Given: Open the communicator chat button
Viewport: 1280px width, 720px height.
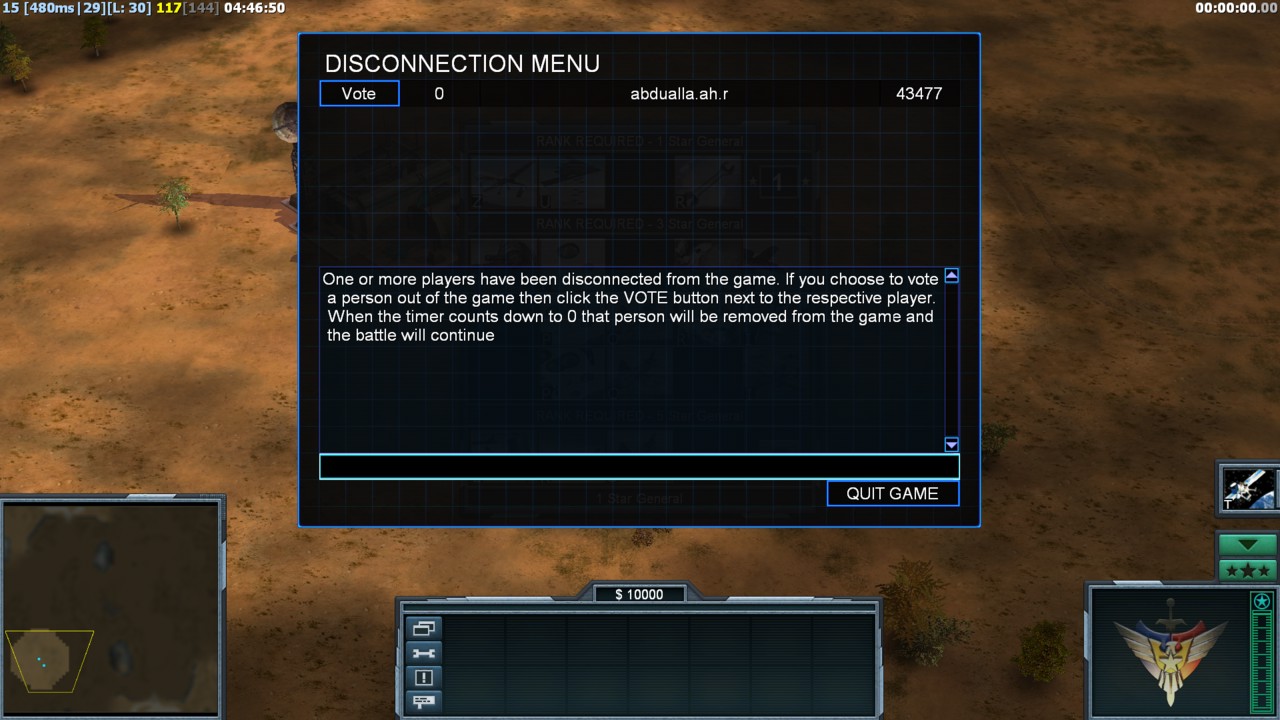Looking at the screenshot, I should 423,700.
